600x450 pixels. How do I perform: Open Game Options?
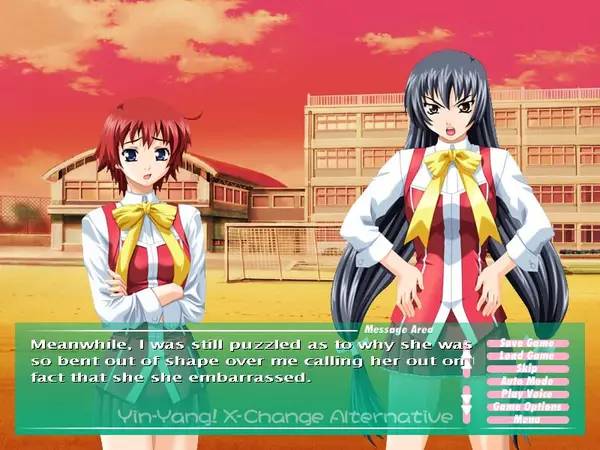point(527,407)
